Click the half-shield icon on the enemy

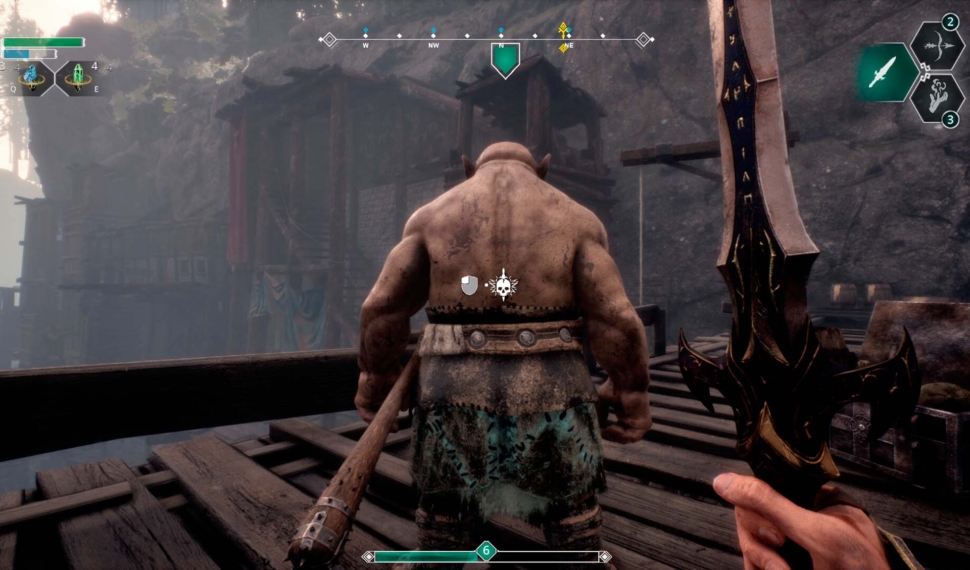coord(469,286)
